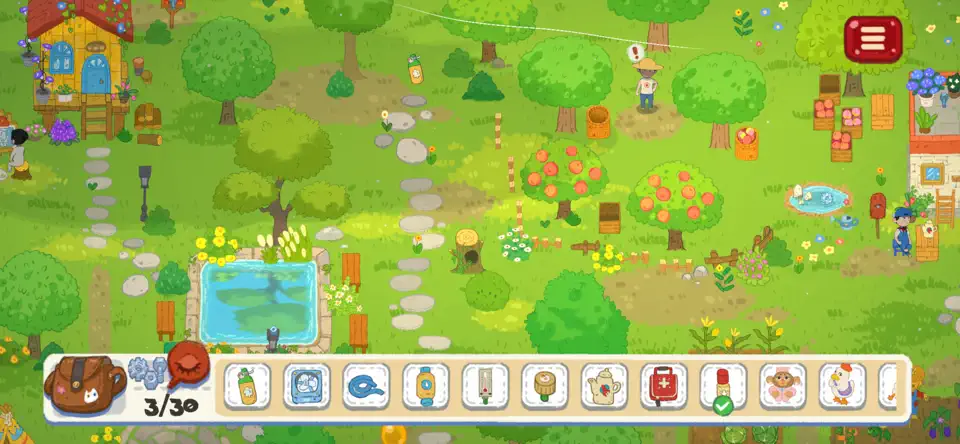Select the white chicken item slot
Image resolution: width=960 pixels, height=444 pixels.
[842, 385]
